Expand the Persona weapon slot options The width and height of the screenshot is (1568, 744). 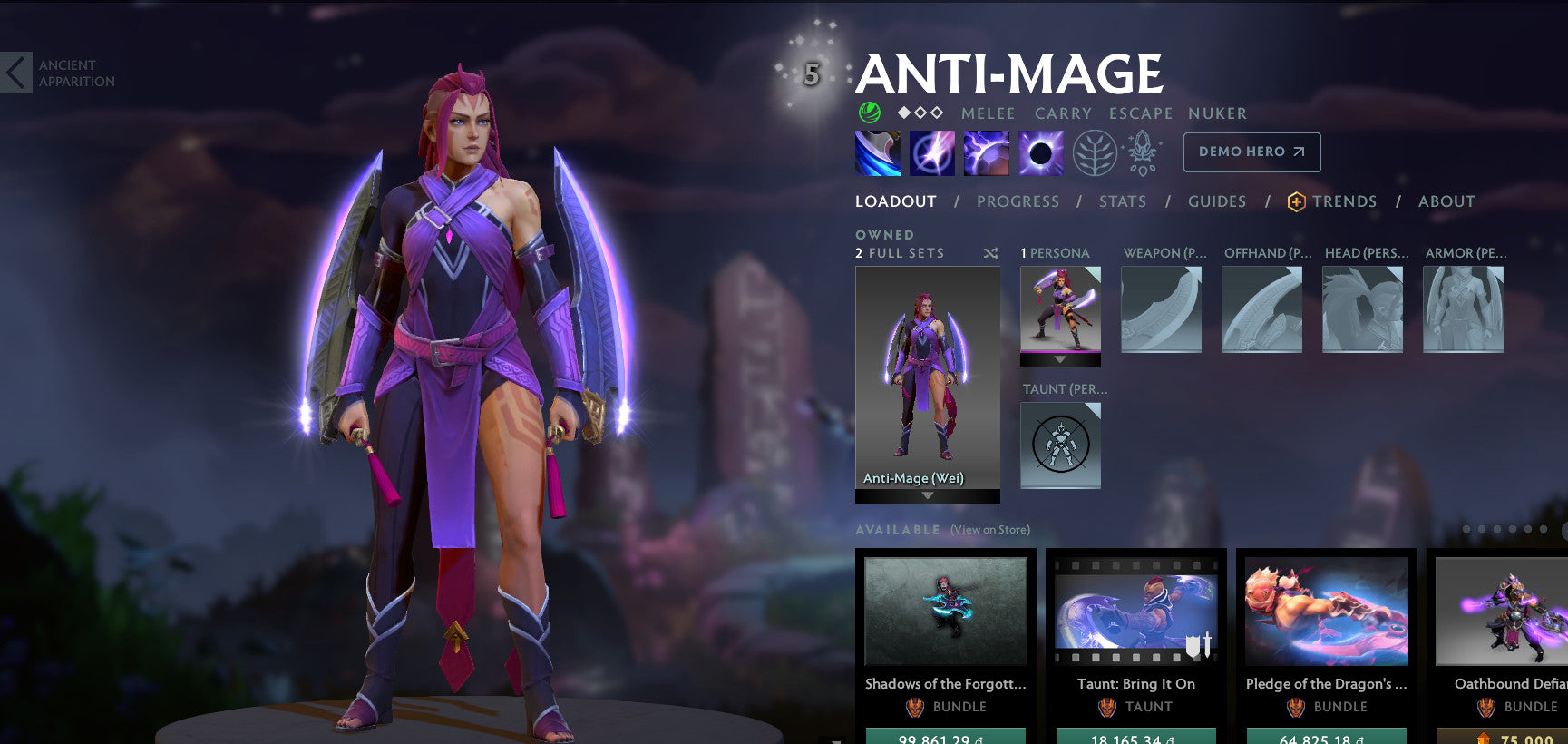[x=1162, y=308]
